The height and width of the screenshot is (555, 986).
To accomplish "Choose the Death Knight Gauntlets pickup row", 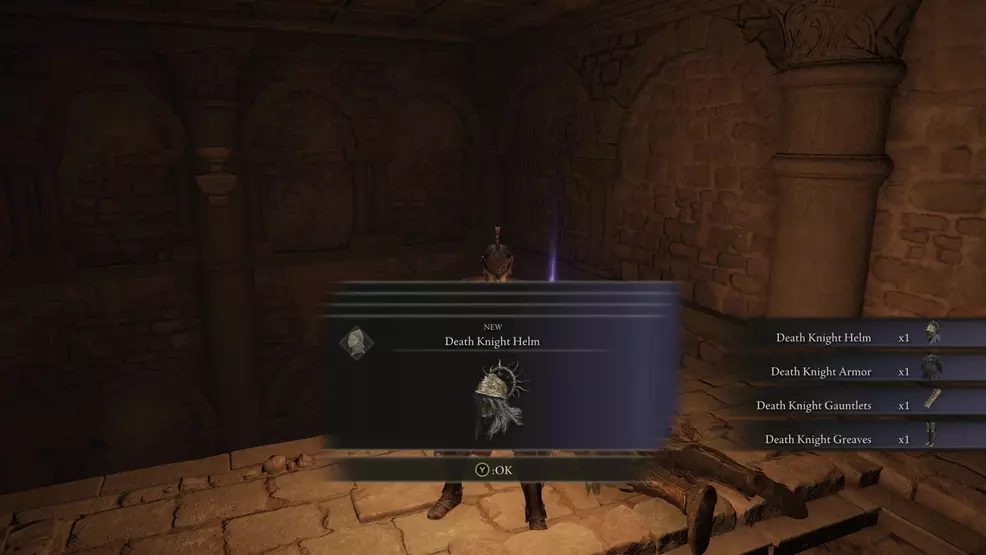I will pyautogui.click(x=858, y=405).
